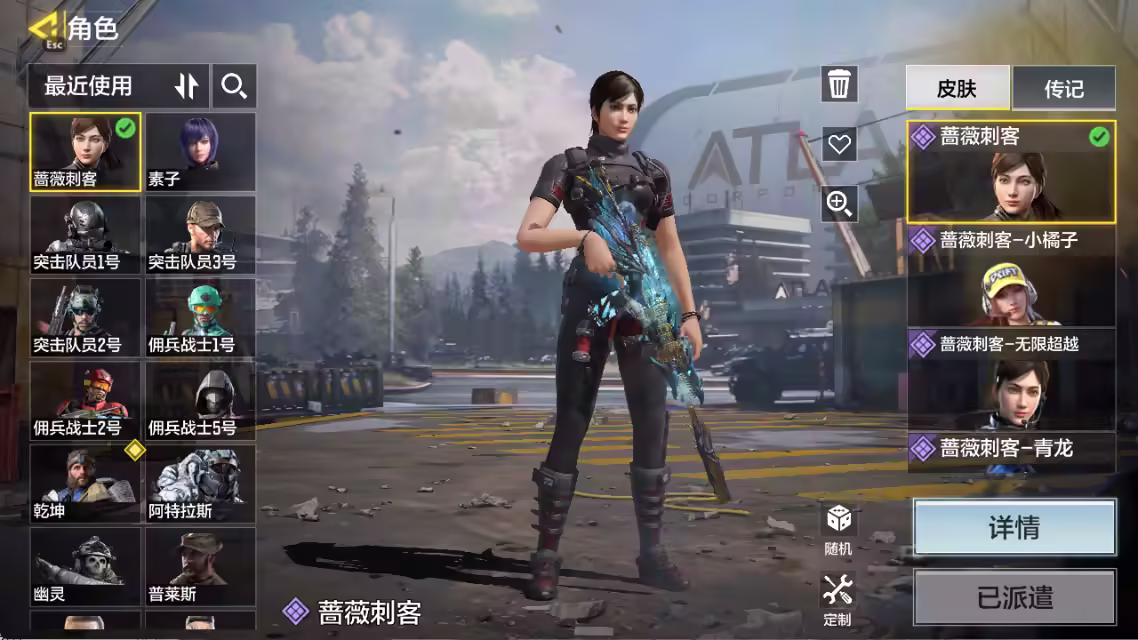
Task: Favorite this character with the heart icon
Action: point(839,144)
